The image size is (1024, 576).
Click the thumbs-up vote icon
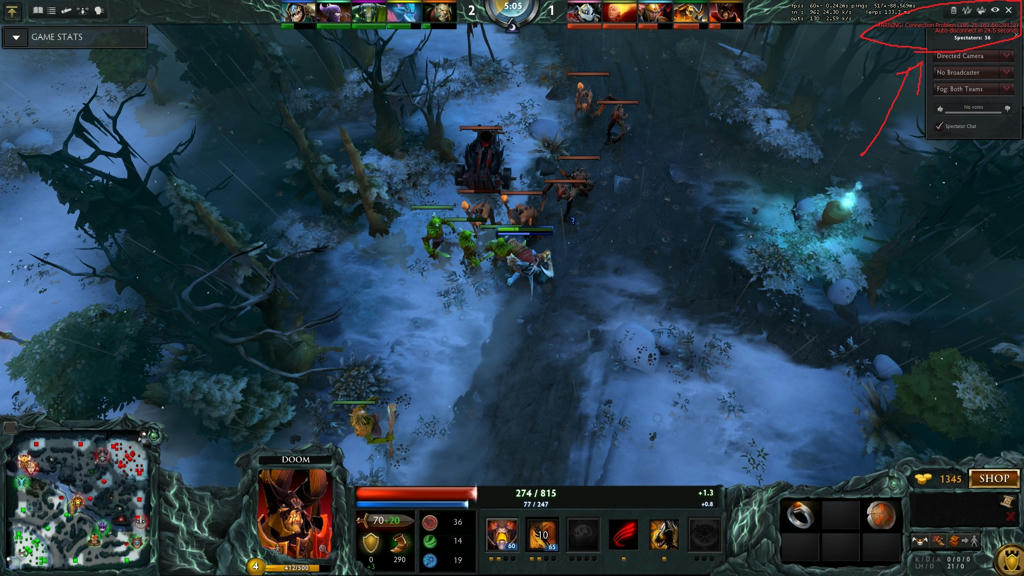tap(940, 109)
